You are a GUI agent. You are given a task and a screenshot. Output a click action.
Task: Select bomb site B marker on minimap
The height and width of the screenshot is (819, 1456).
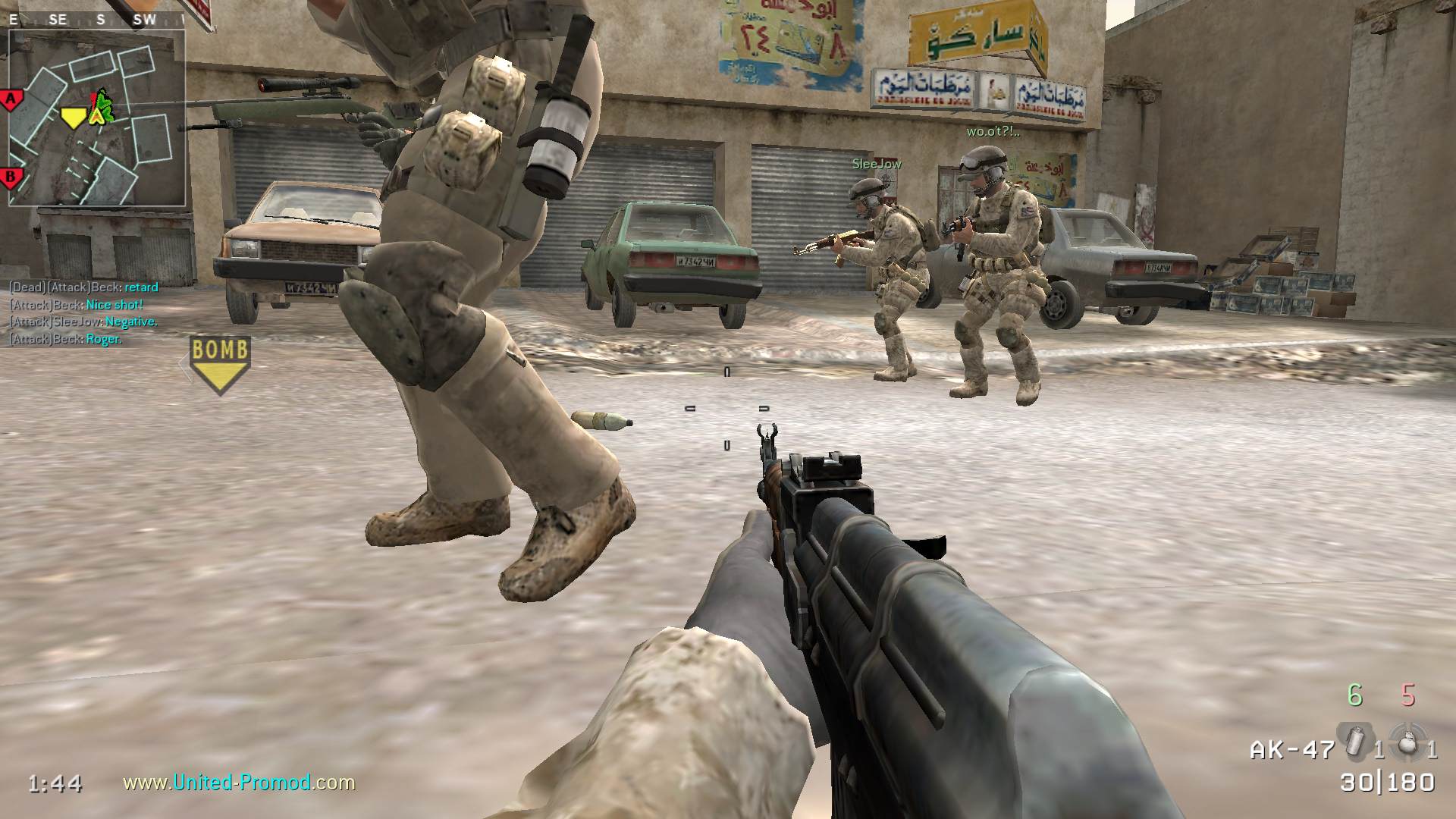[11, 179]
